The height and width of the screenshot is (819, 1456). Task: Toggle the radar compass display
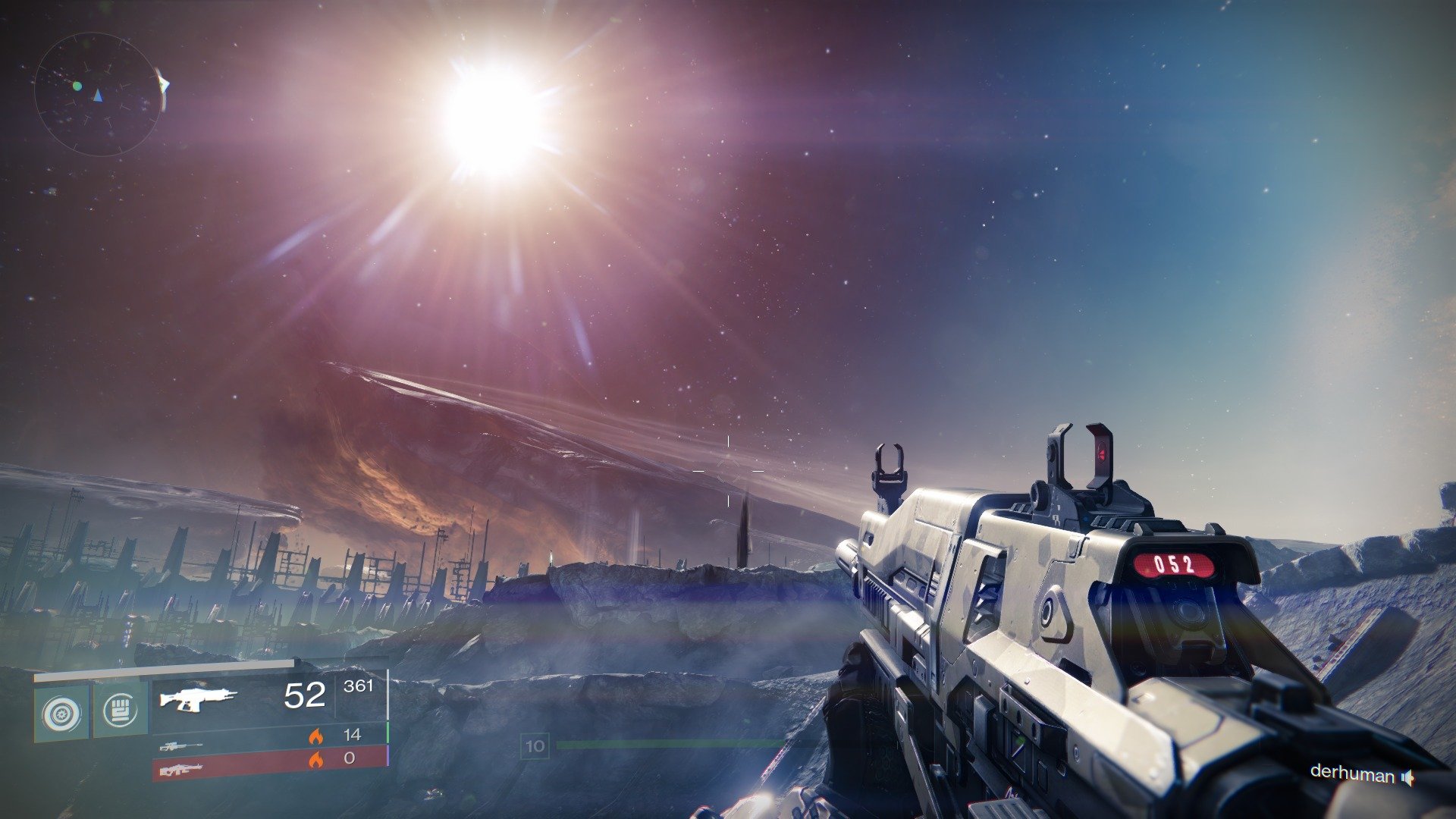point(99,91)
